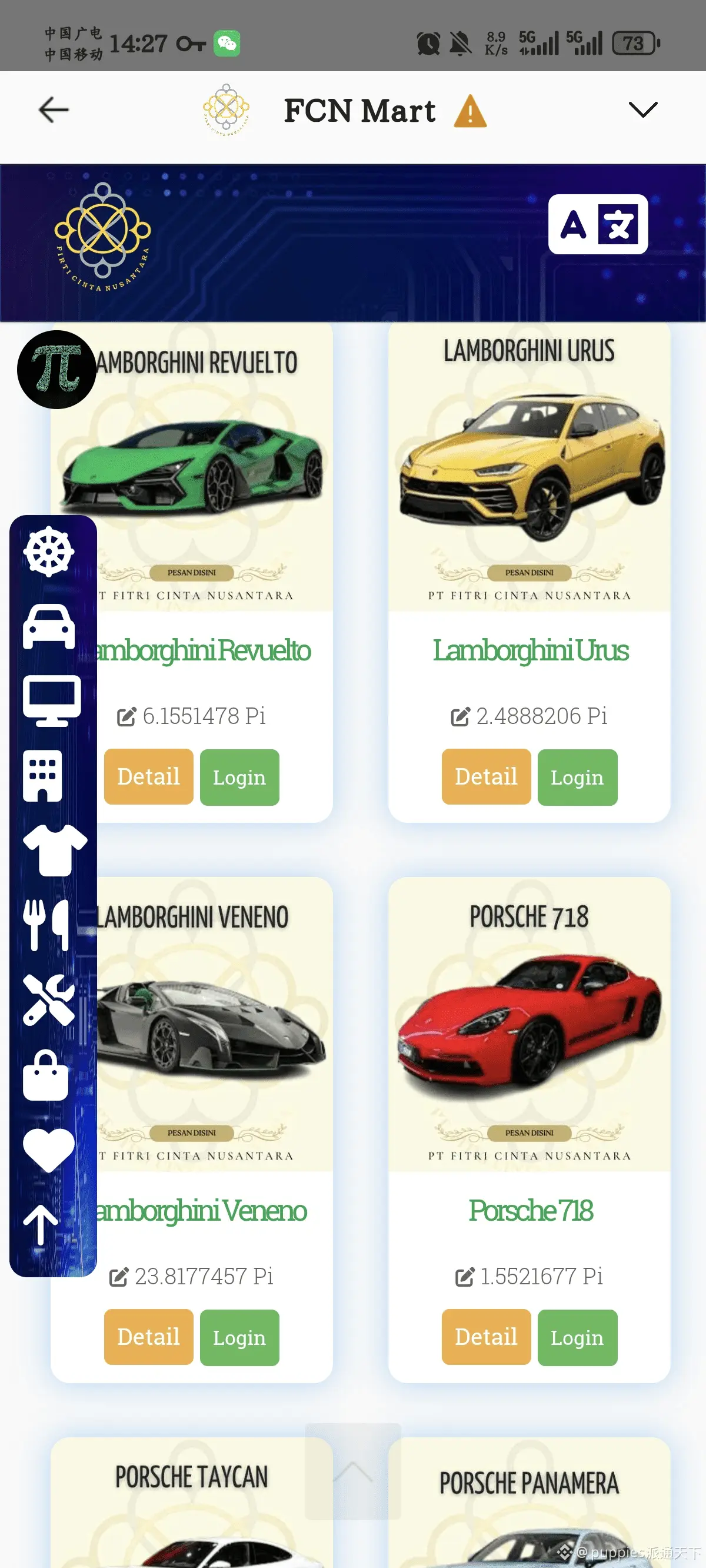Open the ship wheel sidebar category
The height and width of the screenshot is (1568, 706).
[49, 552]
